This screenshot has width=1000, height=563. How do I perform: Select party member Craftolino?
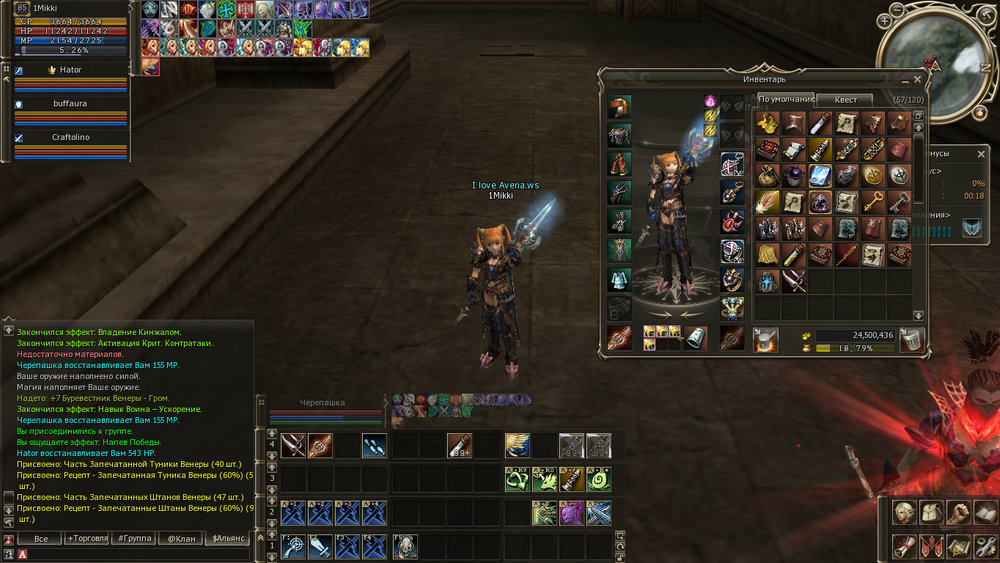point(70,137)
